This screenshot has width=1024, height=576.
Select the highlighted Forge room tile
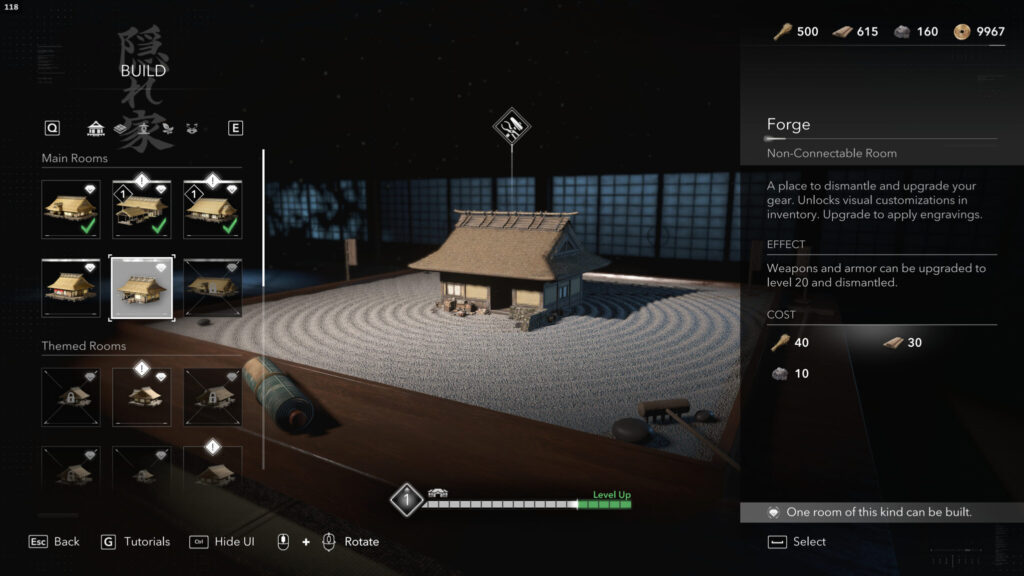click(x=141, y=288)
